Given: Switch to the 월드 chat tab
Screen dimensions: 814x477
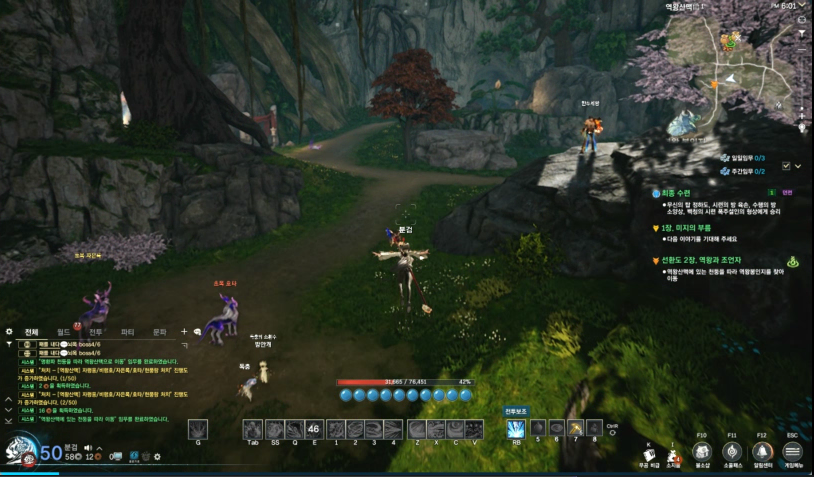Looking at the screenshot, I should coord(64,331).
